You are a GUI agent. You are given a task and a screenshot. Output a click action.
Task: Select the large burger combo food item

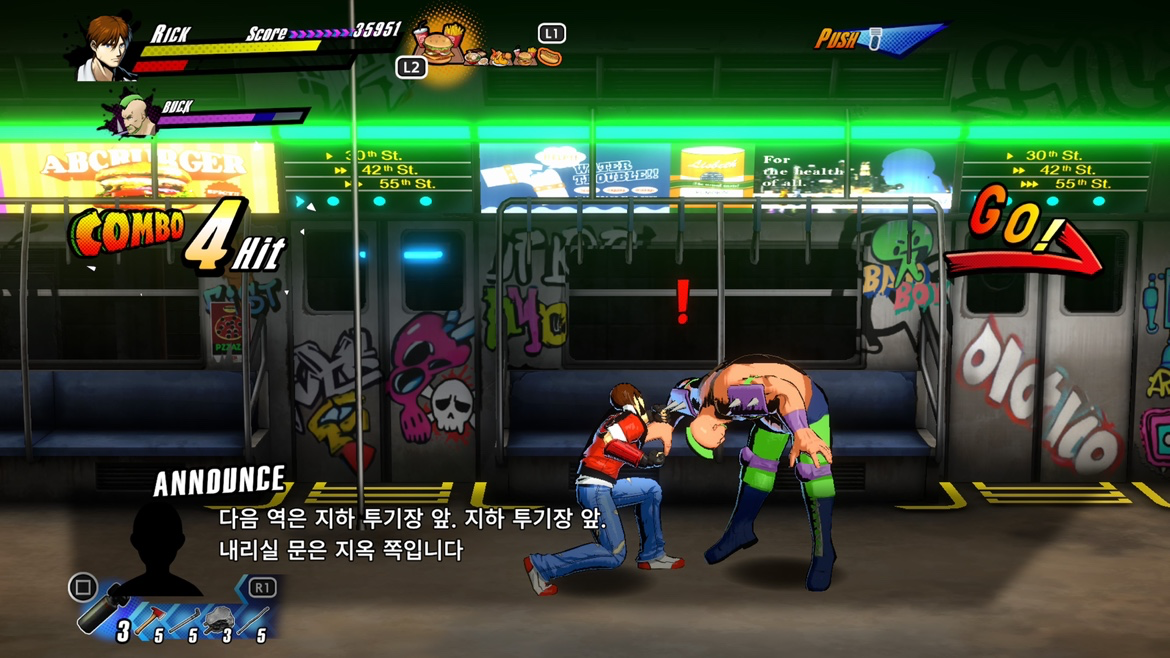[x=439, y=46]
